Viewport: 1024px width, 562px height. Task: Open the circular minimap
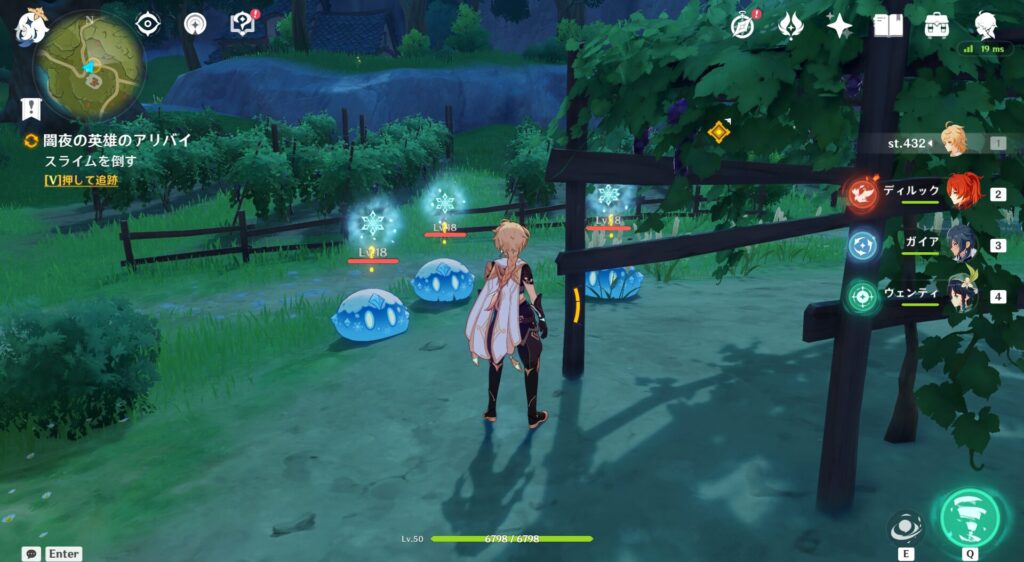point(89,66)
